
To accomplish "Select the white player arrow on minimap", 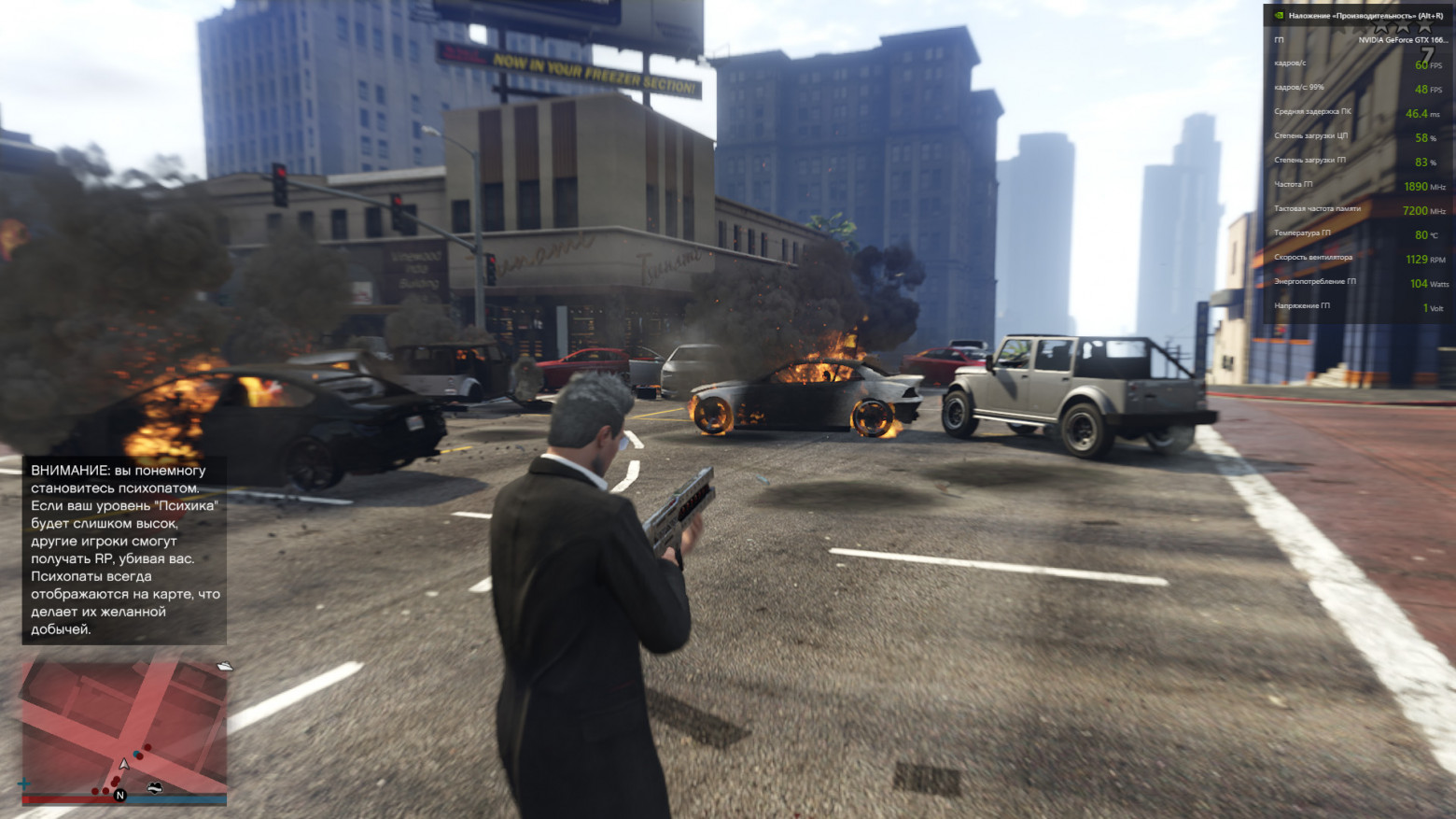I will [x=123, y=764].
